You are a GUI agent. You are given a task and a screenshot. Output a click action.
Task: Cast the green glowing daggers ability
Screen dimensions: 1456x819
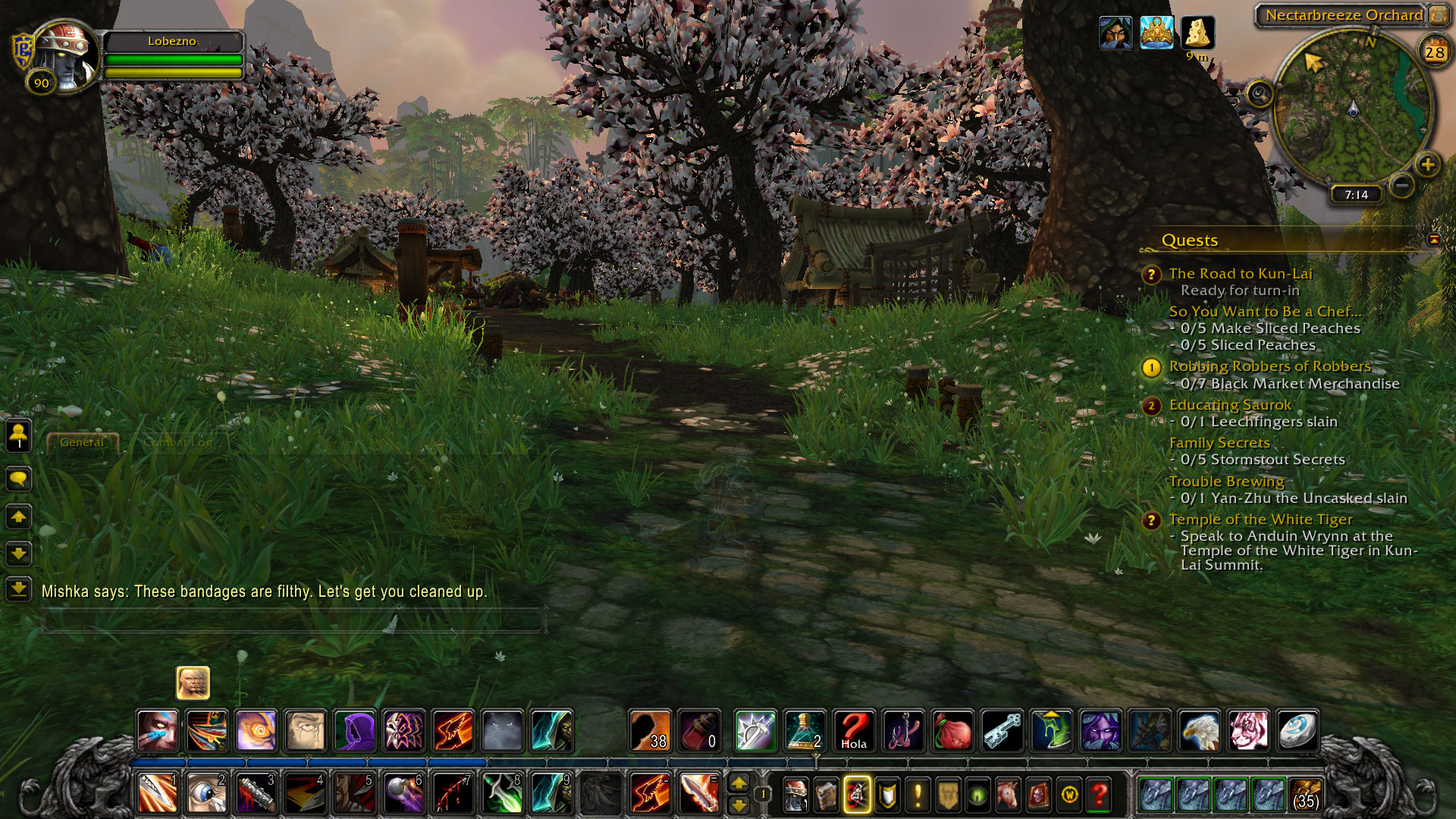pyautogui.click(x=502, y=794)
